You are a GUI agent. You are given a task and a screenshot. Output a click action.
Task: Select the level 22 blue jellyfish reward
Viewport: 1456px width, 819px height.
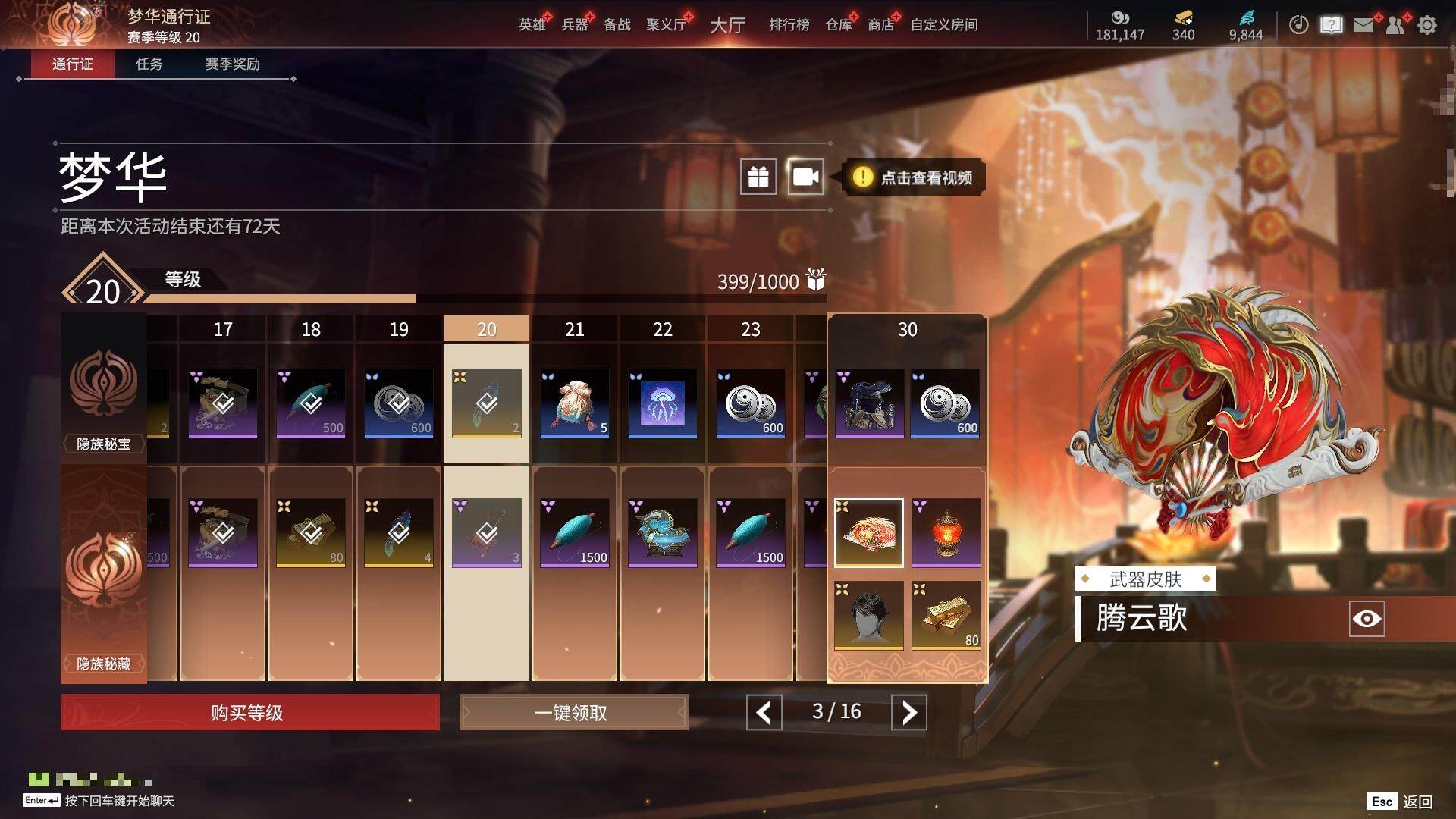click(662, 403)
